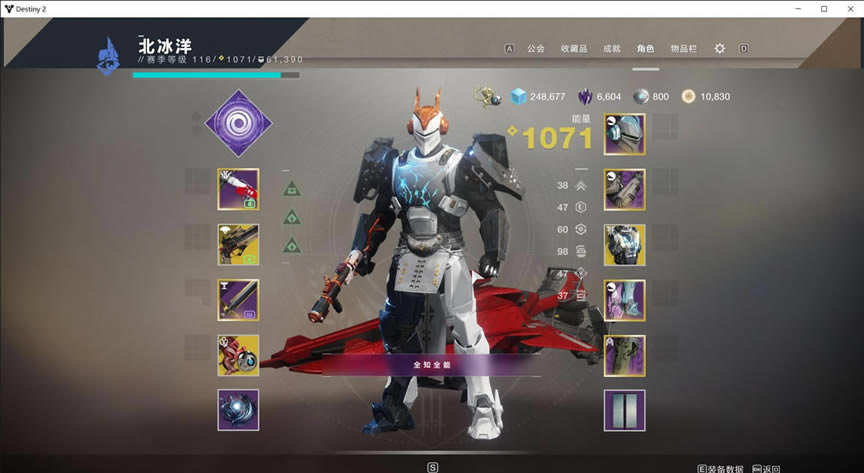Open the purple void subclass diamond
864x473 pixels.
238,123
